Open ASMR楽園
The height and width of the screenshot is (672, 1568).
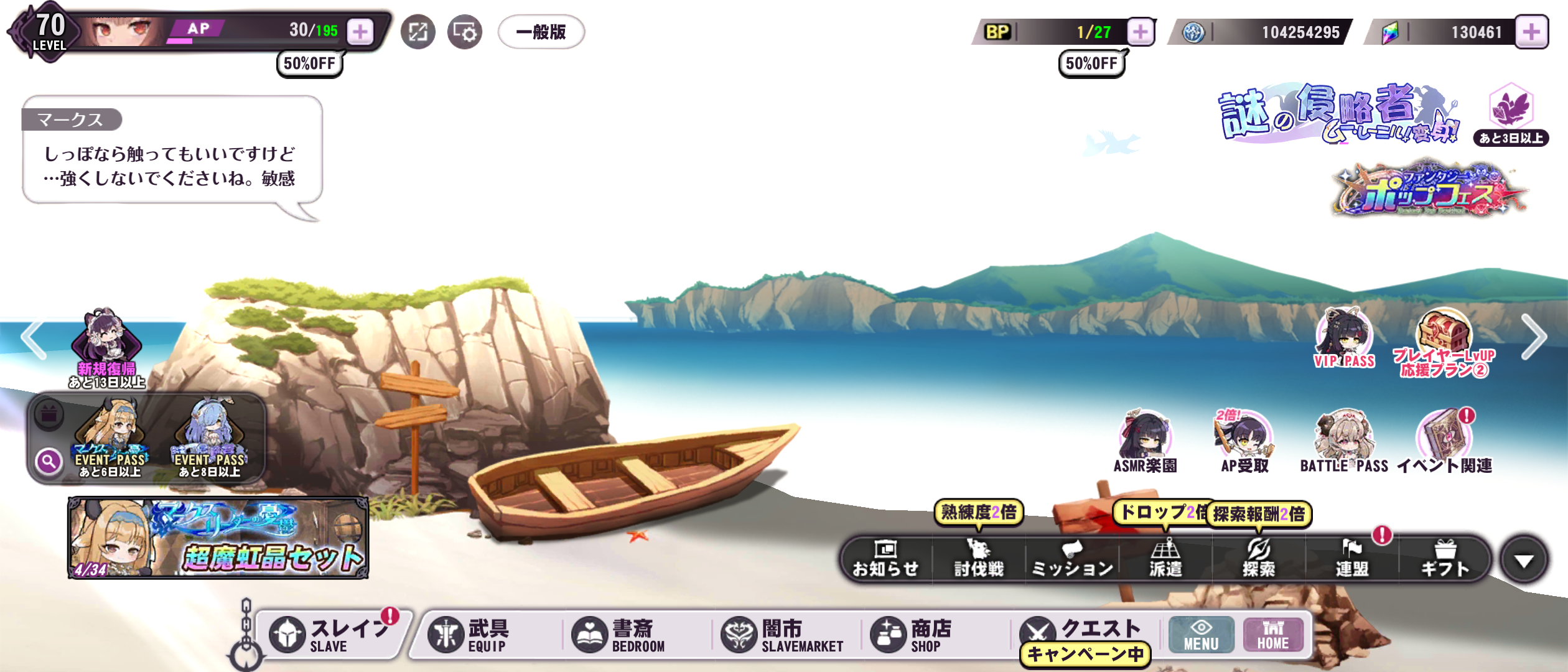(1145, 442)
